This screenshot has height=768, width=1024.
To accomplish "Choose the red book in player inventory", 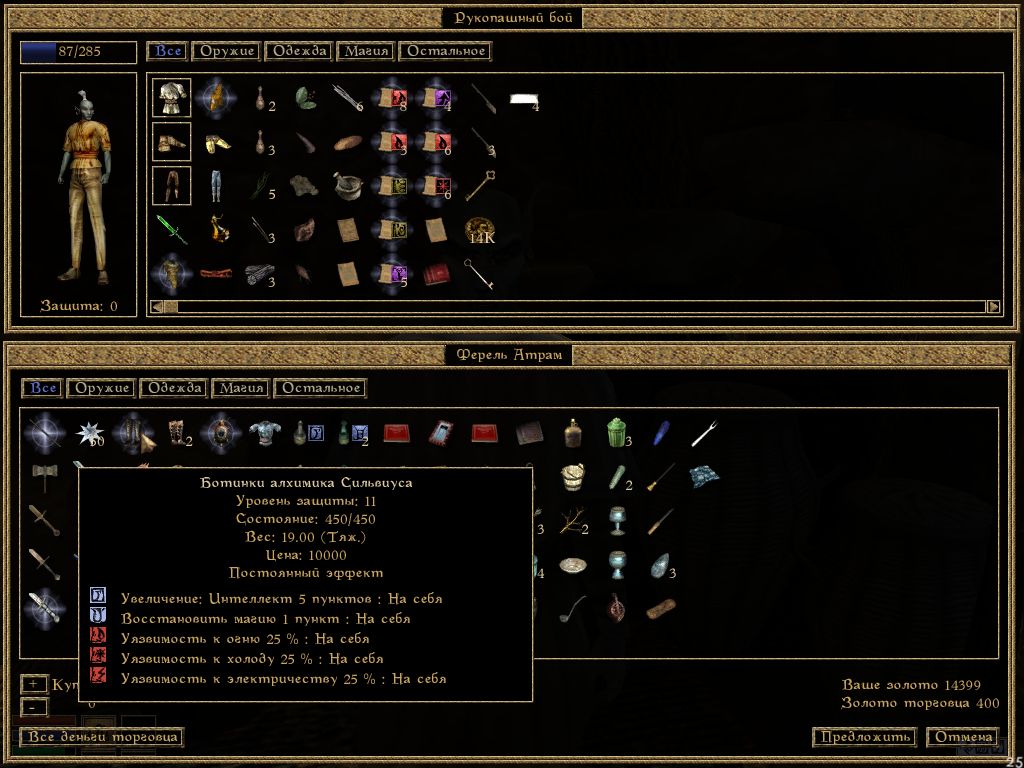I will (x=435, y=273).
